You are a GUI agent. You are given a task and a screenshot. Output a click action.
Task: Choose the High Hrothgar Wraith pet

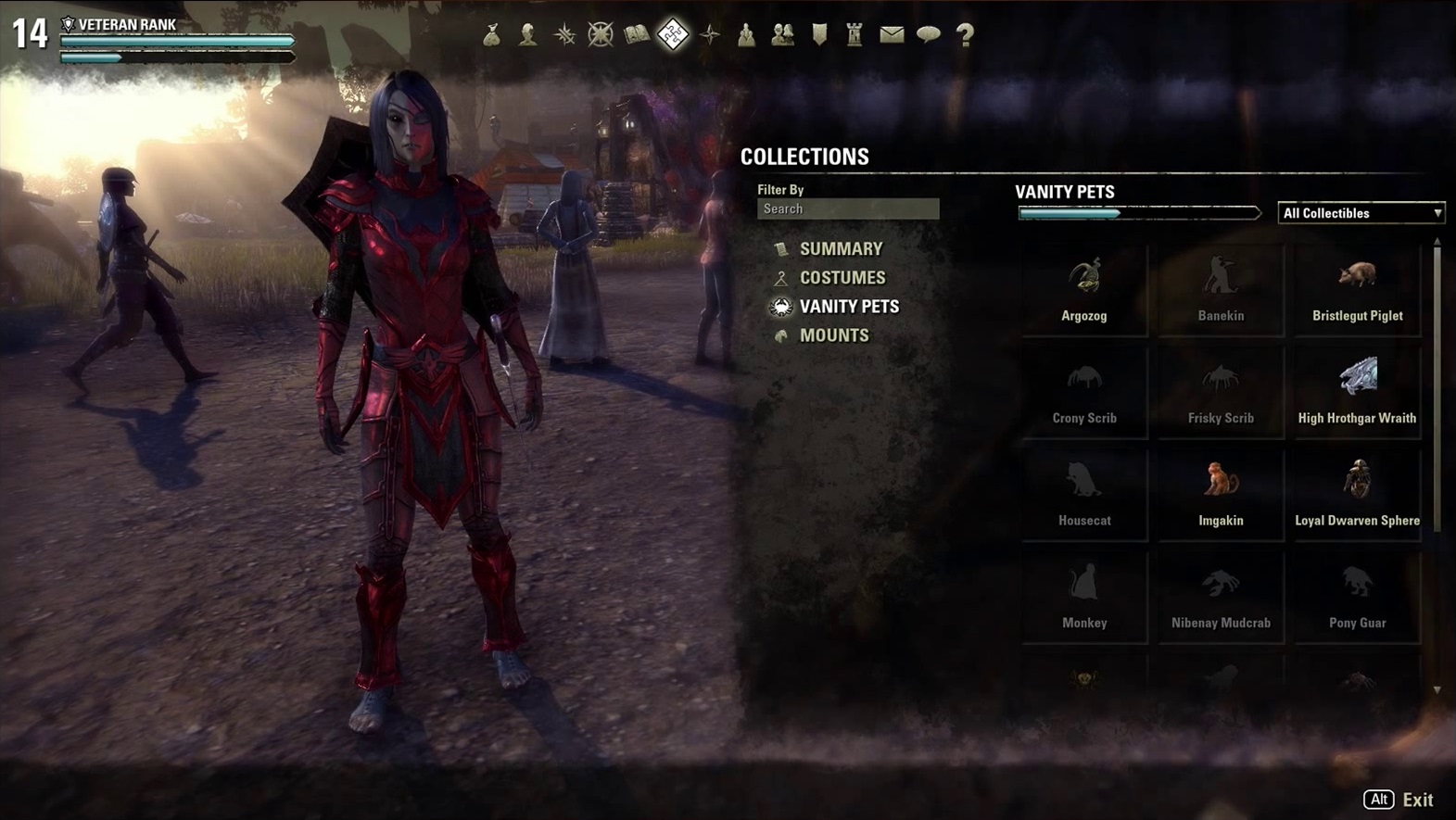click(1357, 392)
